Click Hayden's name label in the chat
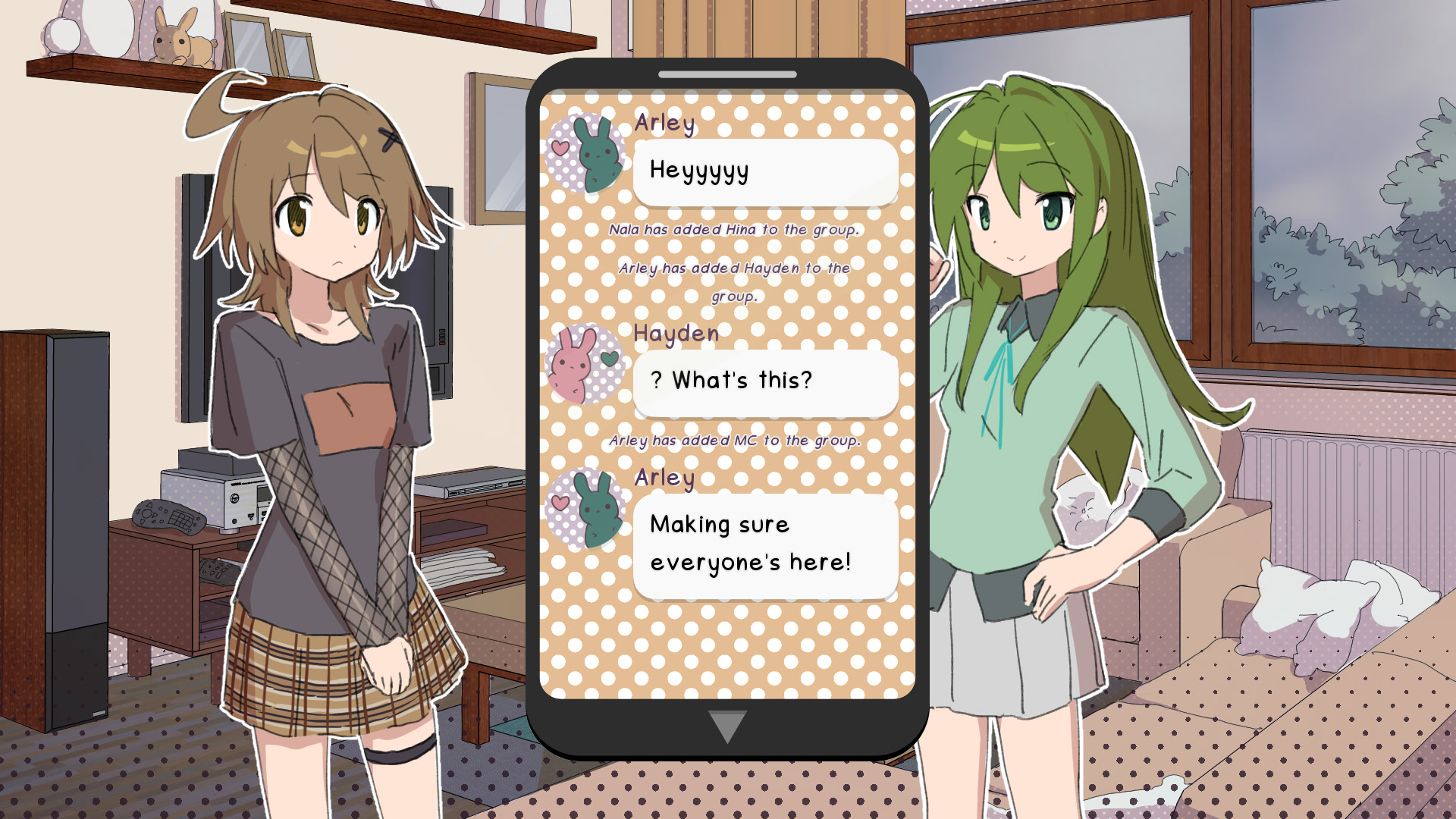The image size is (1456, 819). 675,334
